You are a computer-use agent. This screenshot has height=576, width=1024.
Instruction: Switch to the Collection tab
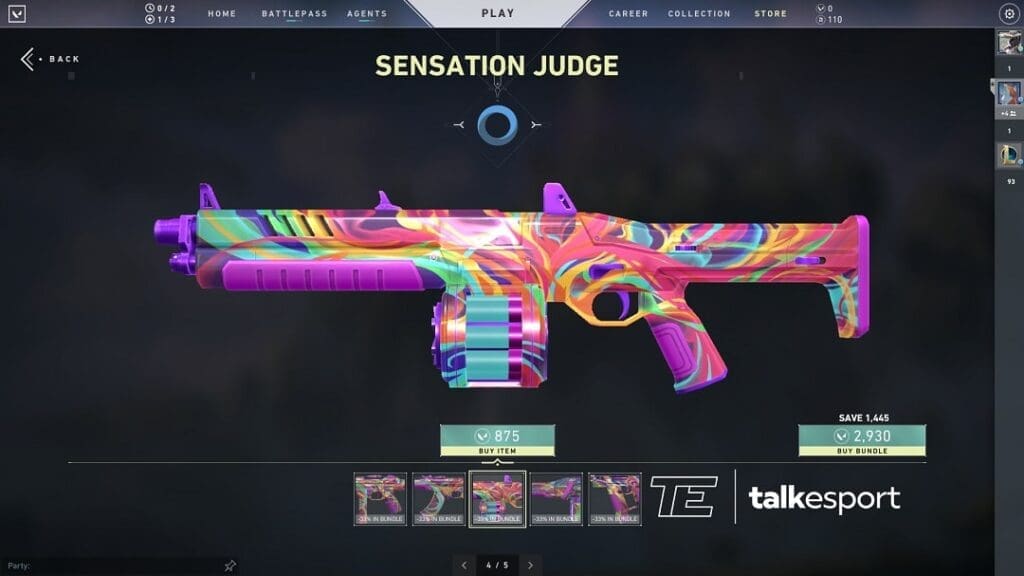699,14
